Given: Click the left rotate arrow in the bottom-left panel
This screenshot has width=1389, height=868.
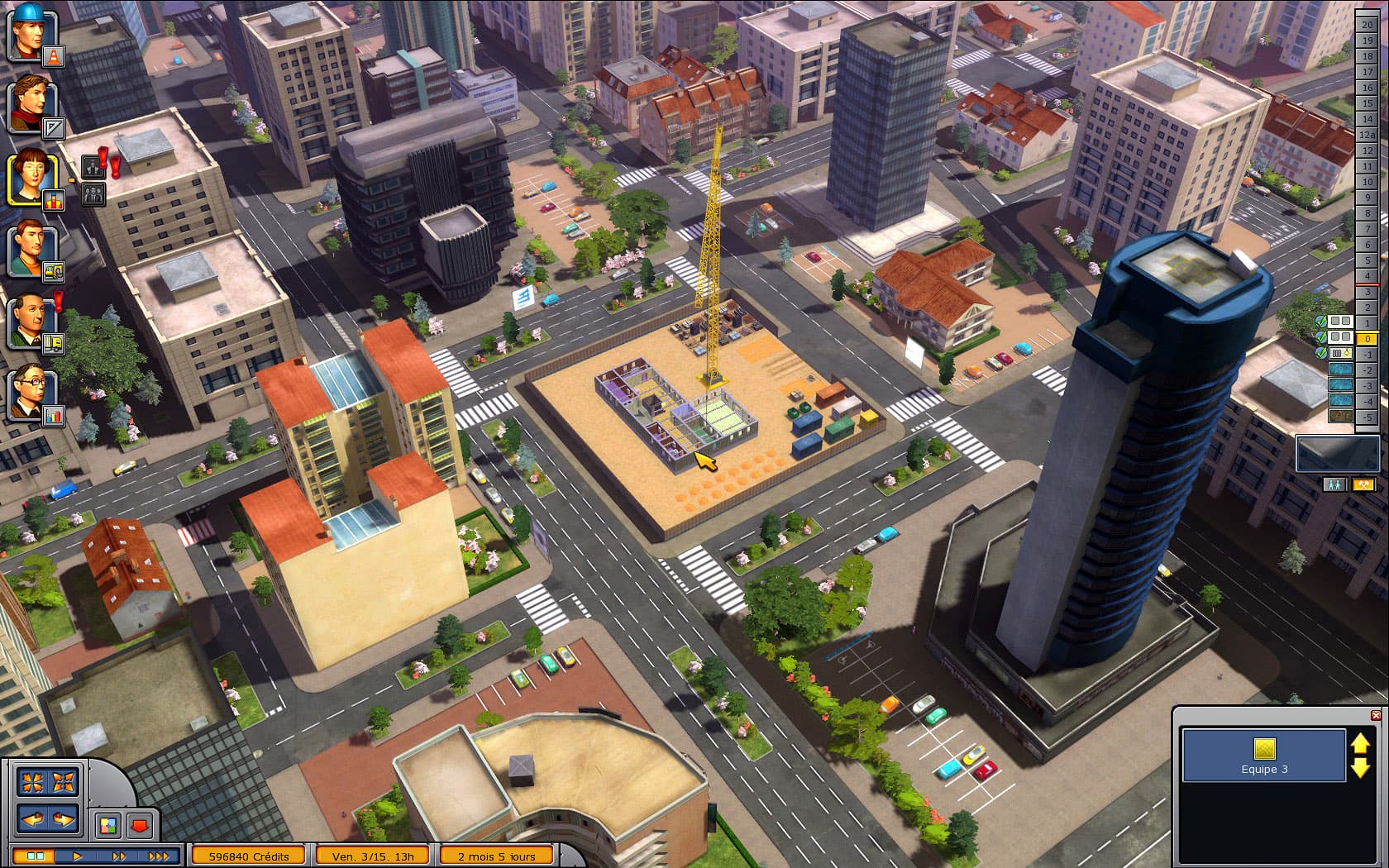Looking at the screenshot, I should [x=31, y=819].
